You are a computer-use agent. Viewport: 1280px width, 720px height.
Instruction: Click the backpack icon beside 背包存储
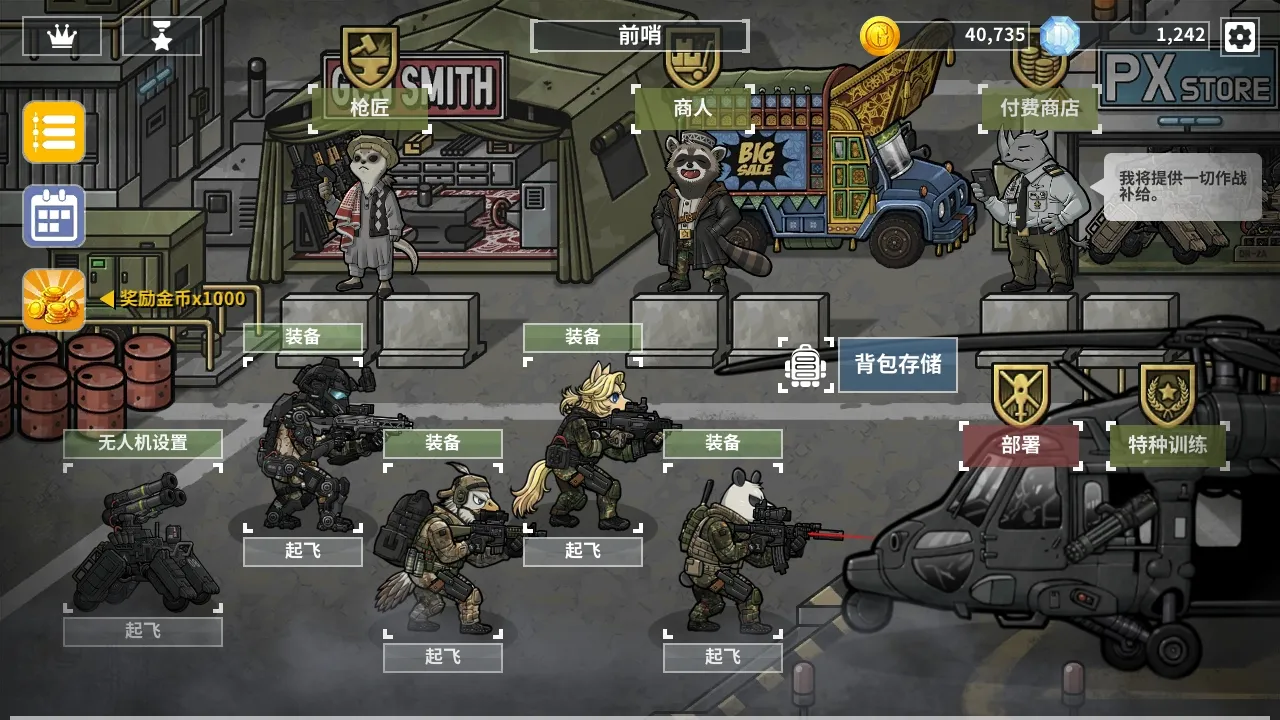point(806,366)
